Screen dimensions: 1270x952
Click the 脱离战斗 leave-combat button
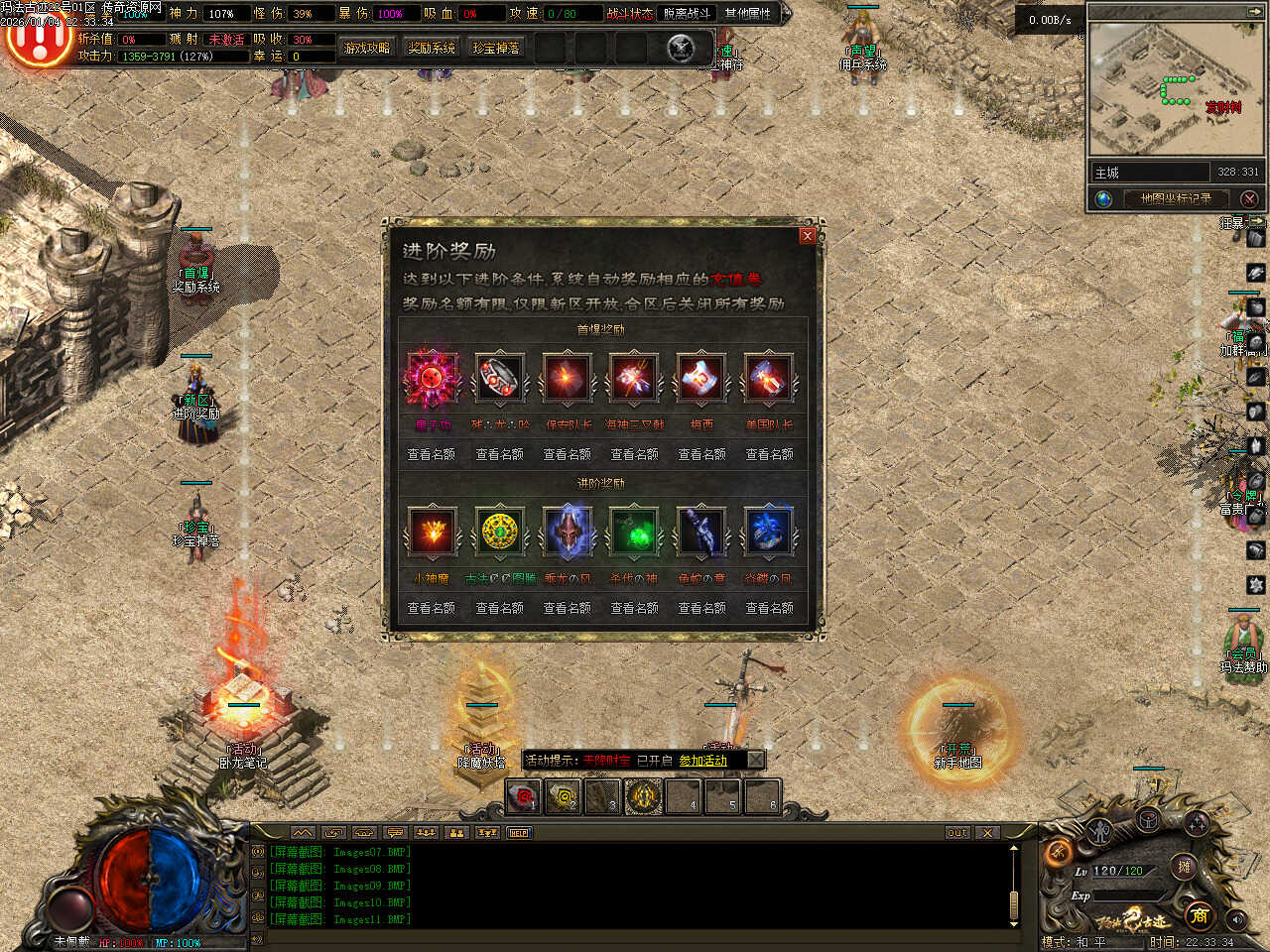(687, 13)
